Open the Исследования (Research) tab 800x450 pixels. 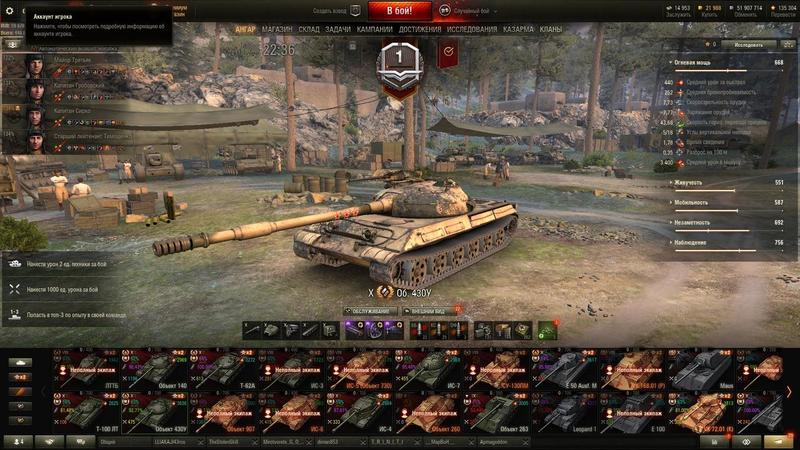(x=472, y=30)
